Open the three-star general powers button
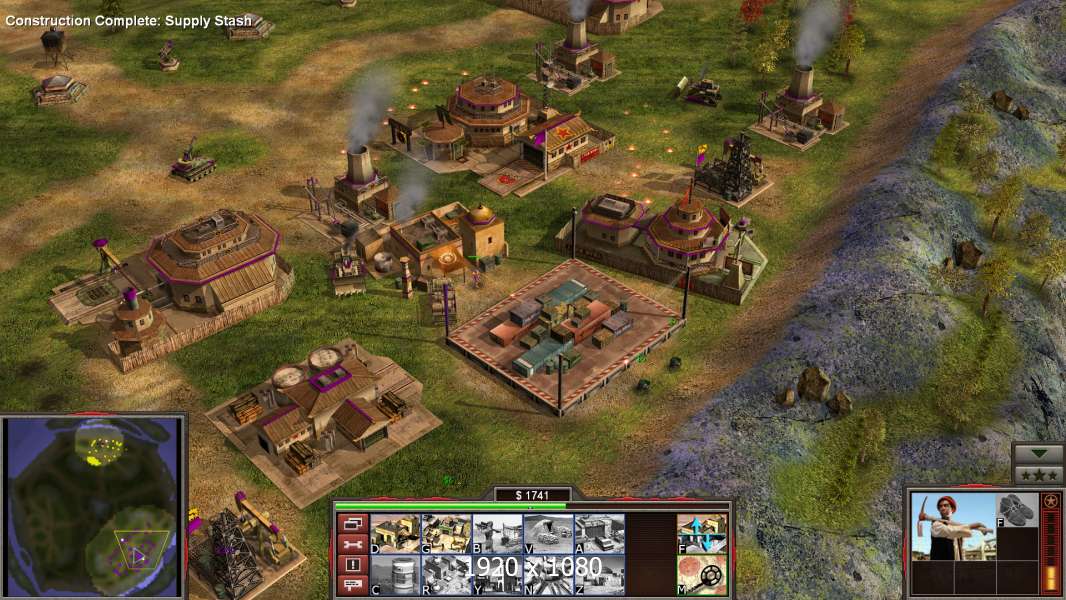The height and width of the screenshot is (600, 1066). 1038,474
